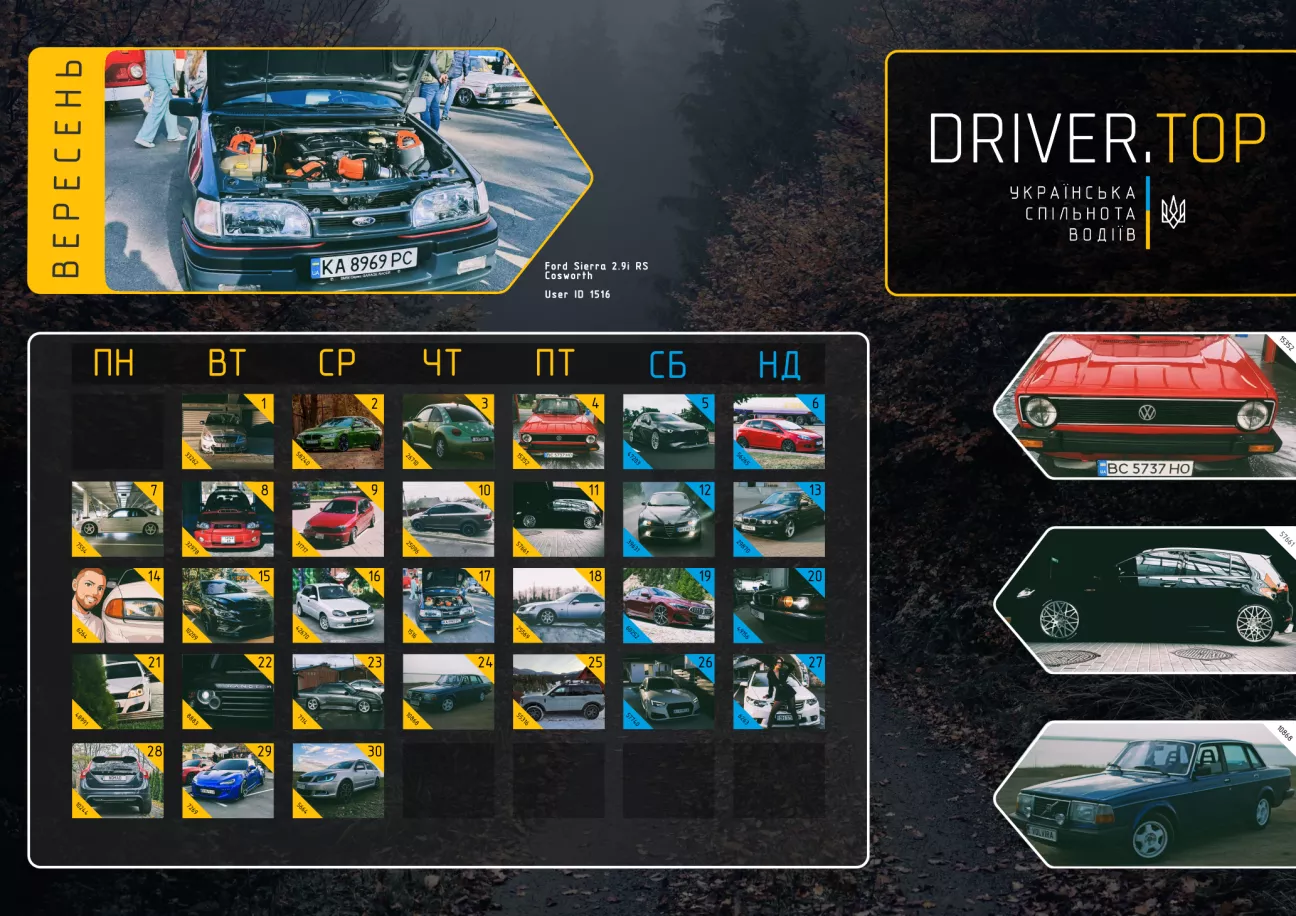The height and width of the screenshot is (916, 1296).
Task: View the day 12 Alfa Romeo thumbnail
Action: (x=668, y=519)
